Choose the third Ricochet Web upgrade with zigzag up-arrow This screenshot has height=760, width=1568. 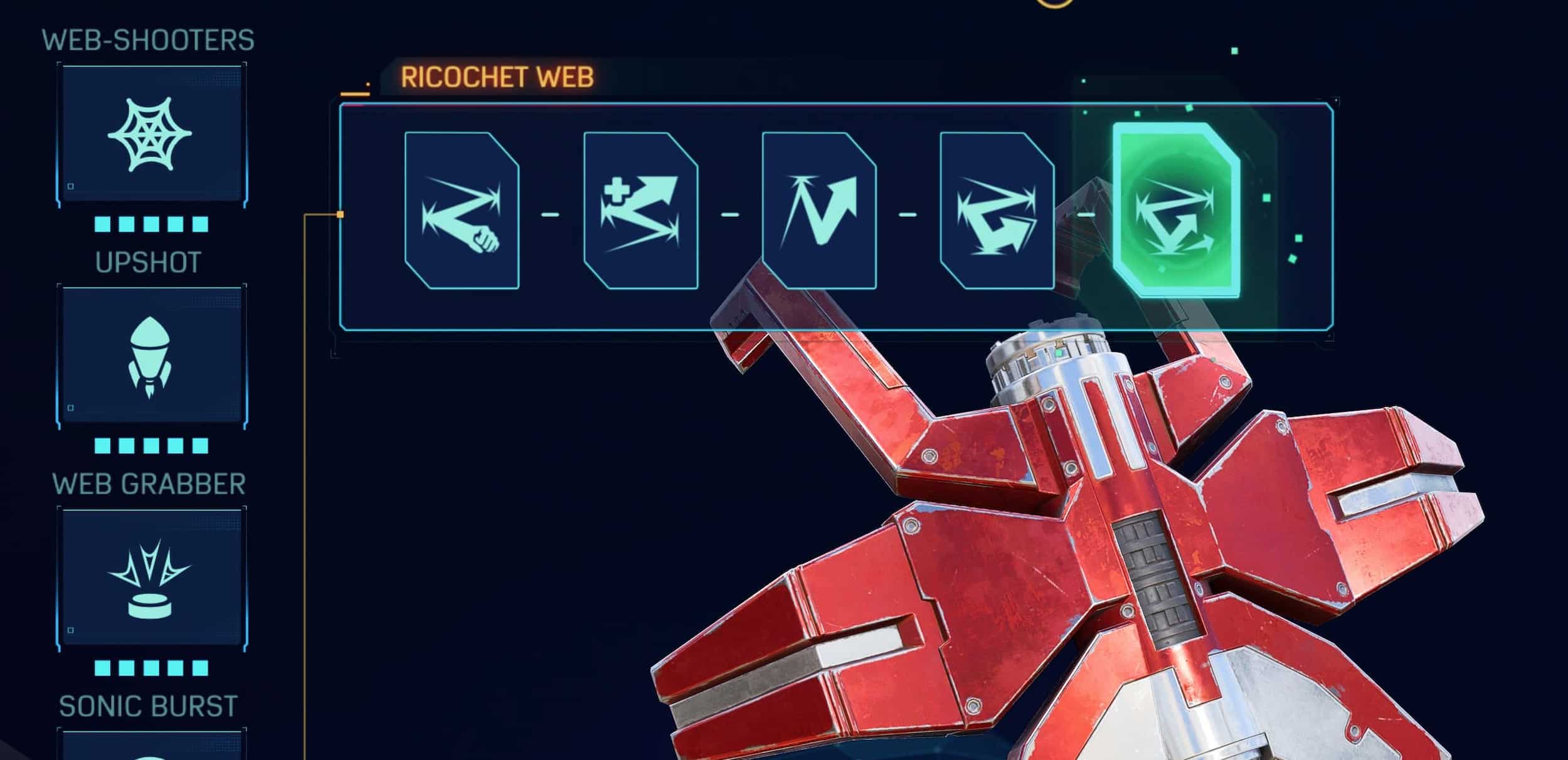[x=818, y=211]
